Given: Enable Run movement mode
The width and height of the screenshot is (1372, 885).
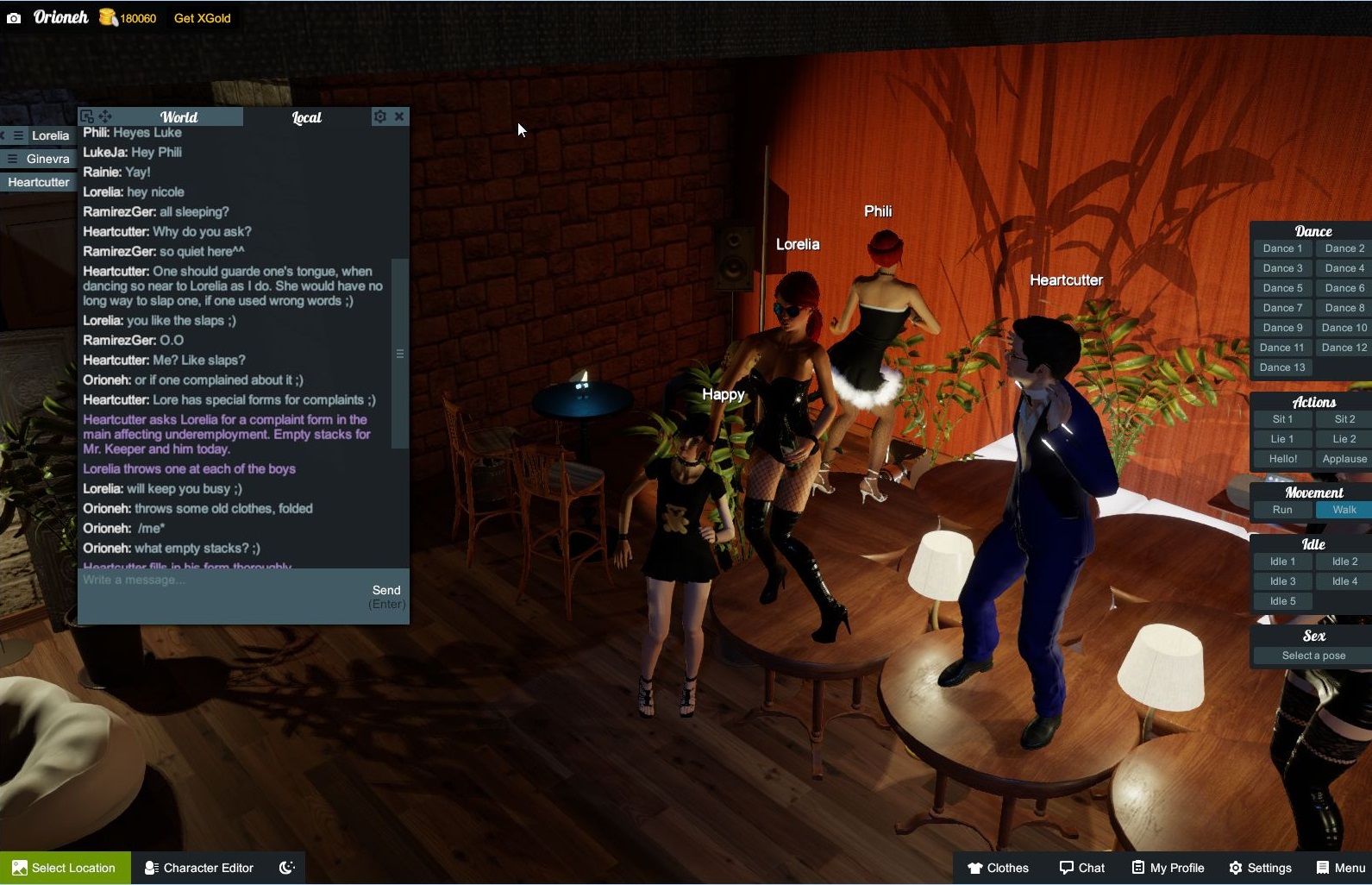Looking at the screenshot, I should click(1282, 510).
